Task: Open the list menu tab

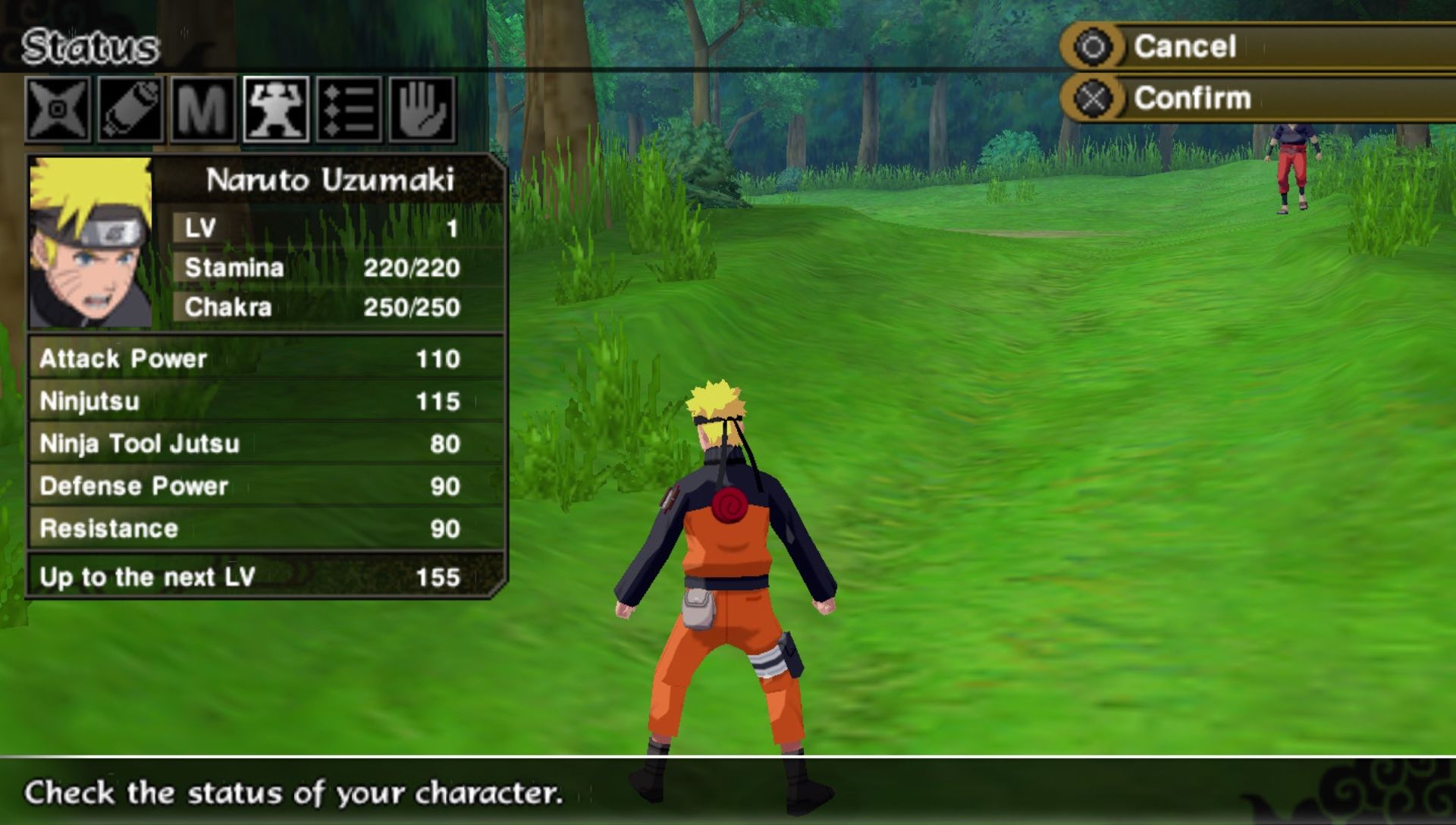Action: click(x=349, y=110)
